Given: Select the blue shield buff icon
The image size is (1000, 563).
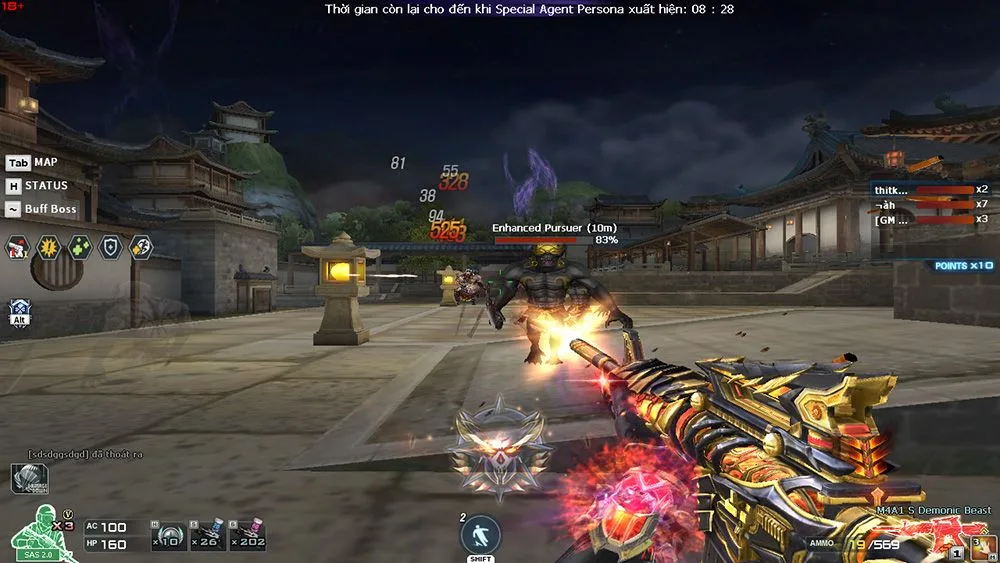Looking at the screenshot, I should point(110,247).
